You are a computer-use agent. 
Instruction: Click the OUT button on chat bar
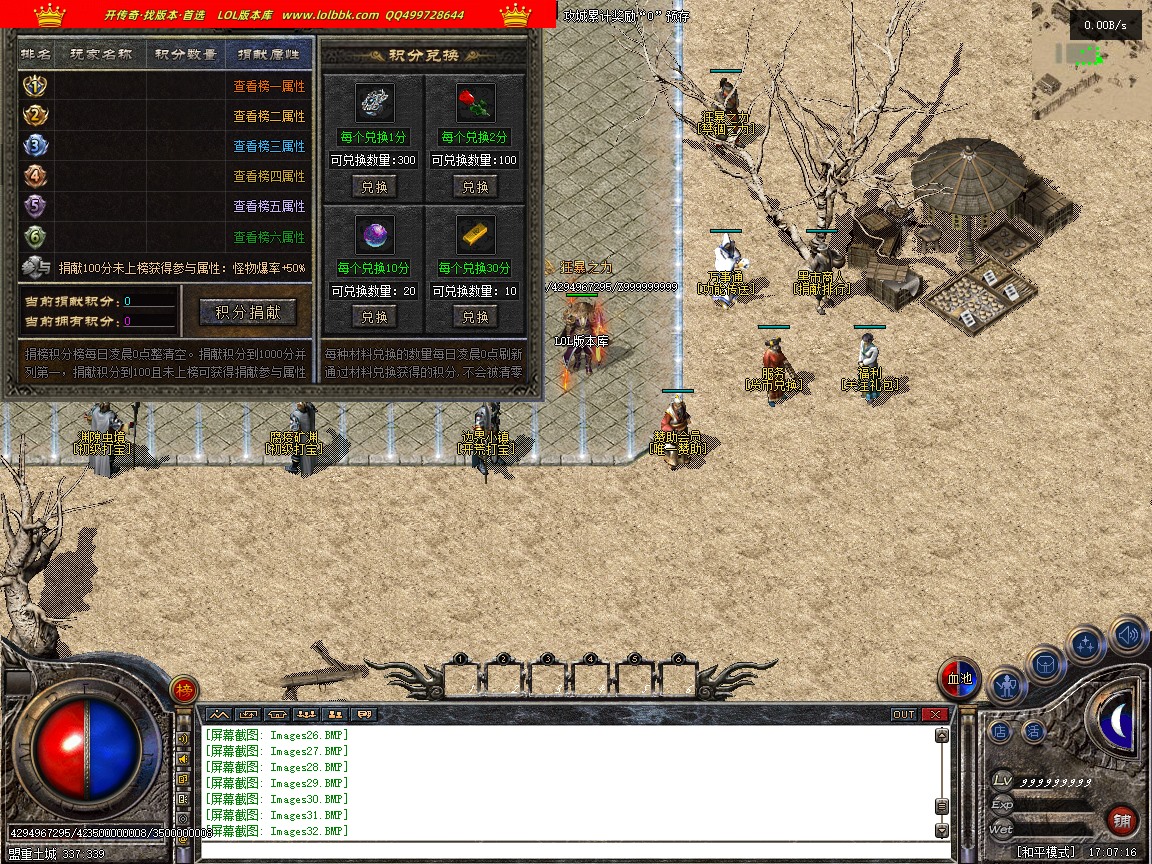pyautogui.click(x=904, y=715)
